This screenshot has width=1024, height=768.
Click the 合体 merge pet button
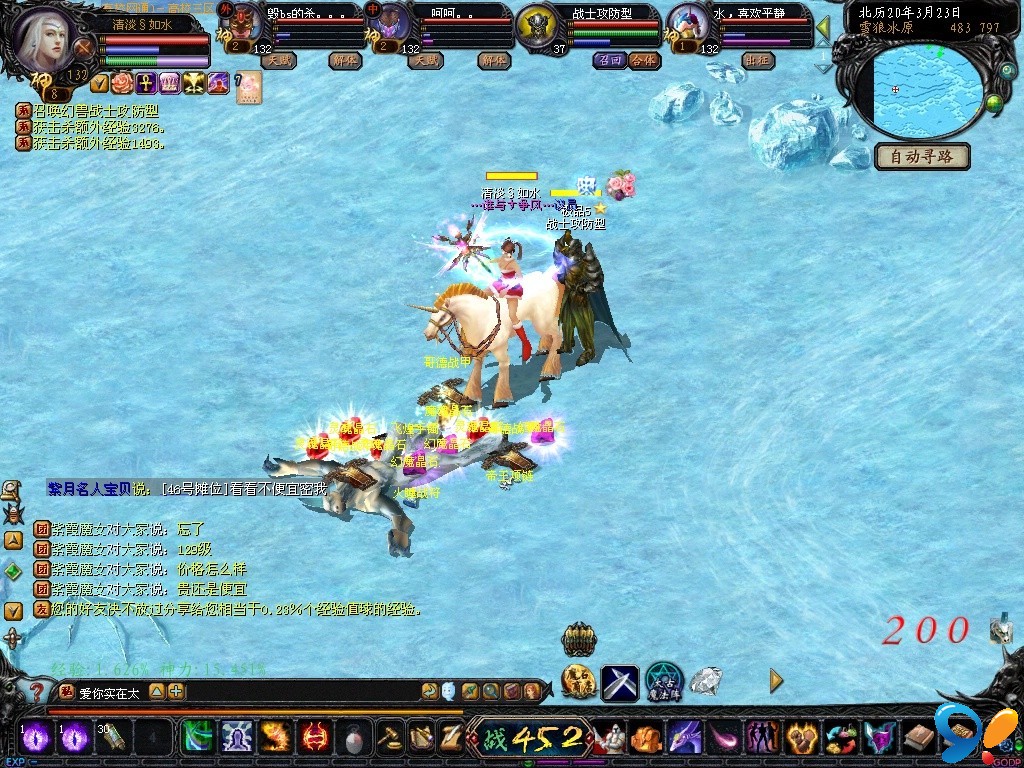(x=645, y=60)
